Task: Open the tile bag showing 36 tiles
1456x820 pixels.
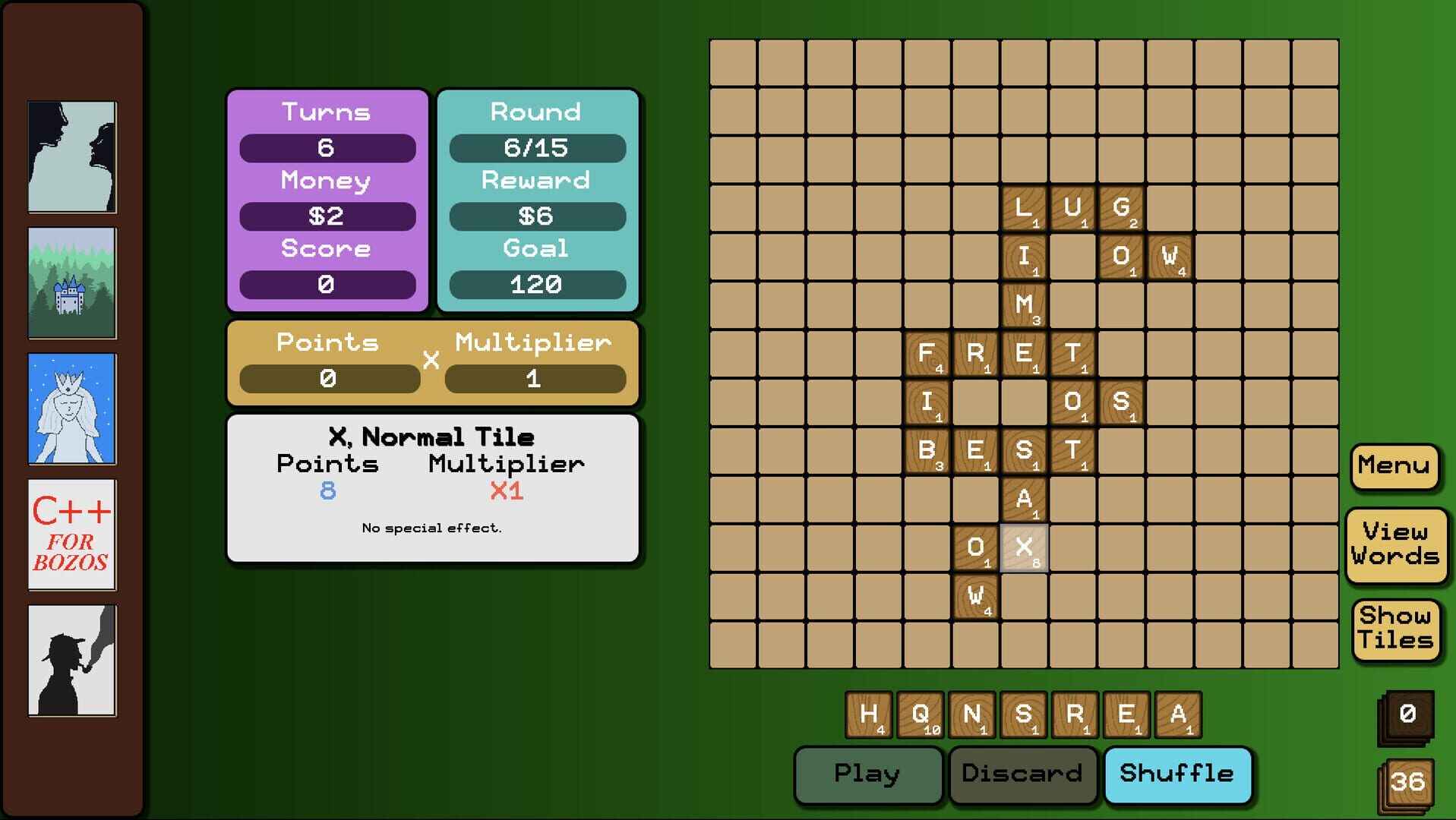Action: click(1406, 781)
